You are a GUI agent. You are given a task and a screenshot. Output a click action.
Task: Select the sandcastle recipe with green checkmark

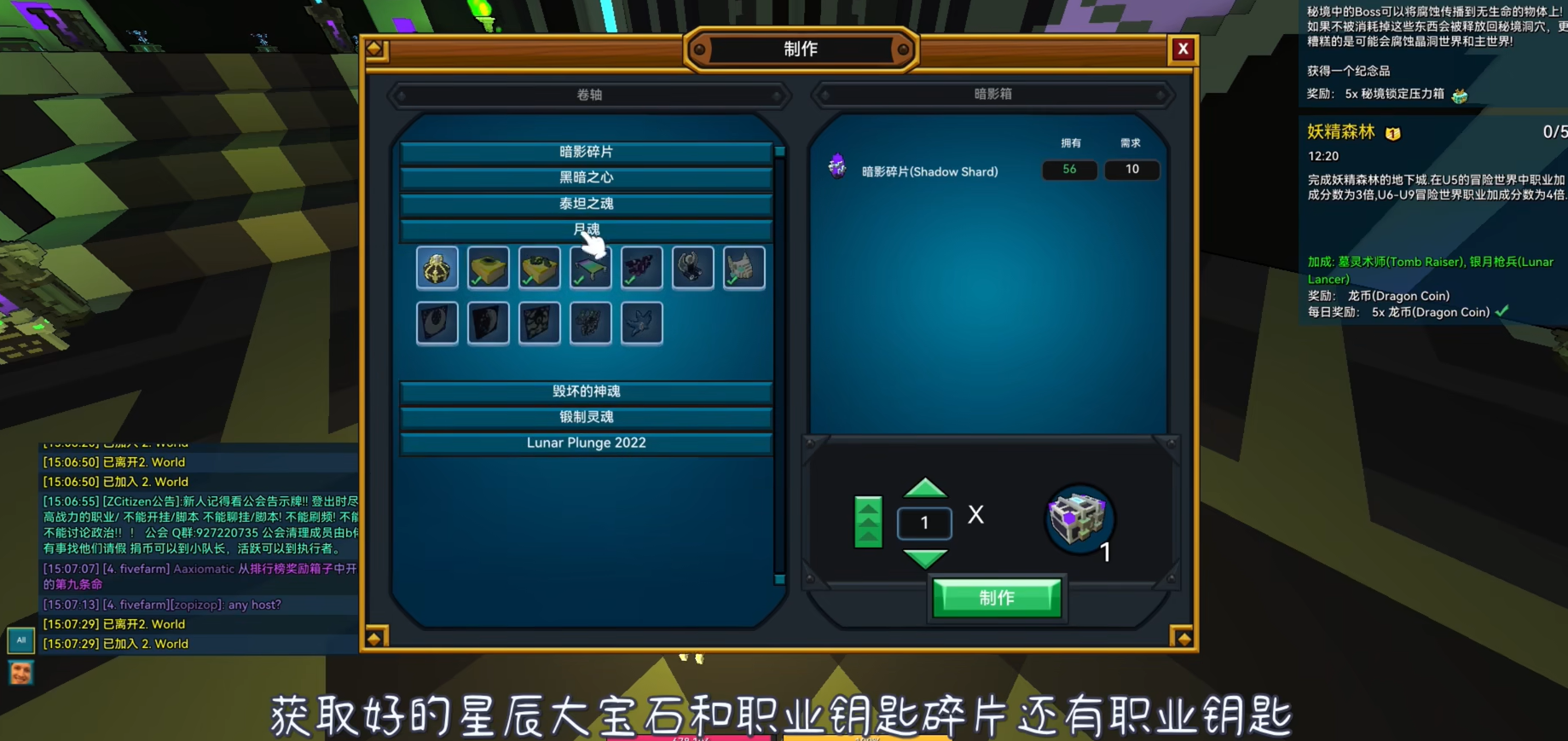(743, 267)
